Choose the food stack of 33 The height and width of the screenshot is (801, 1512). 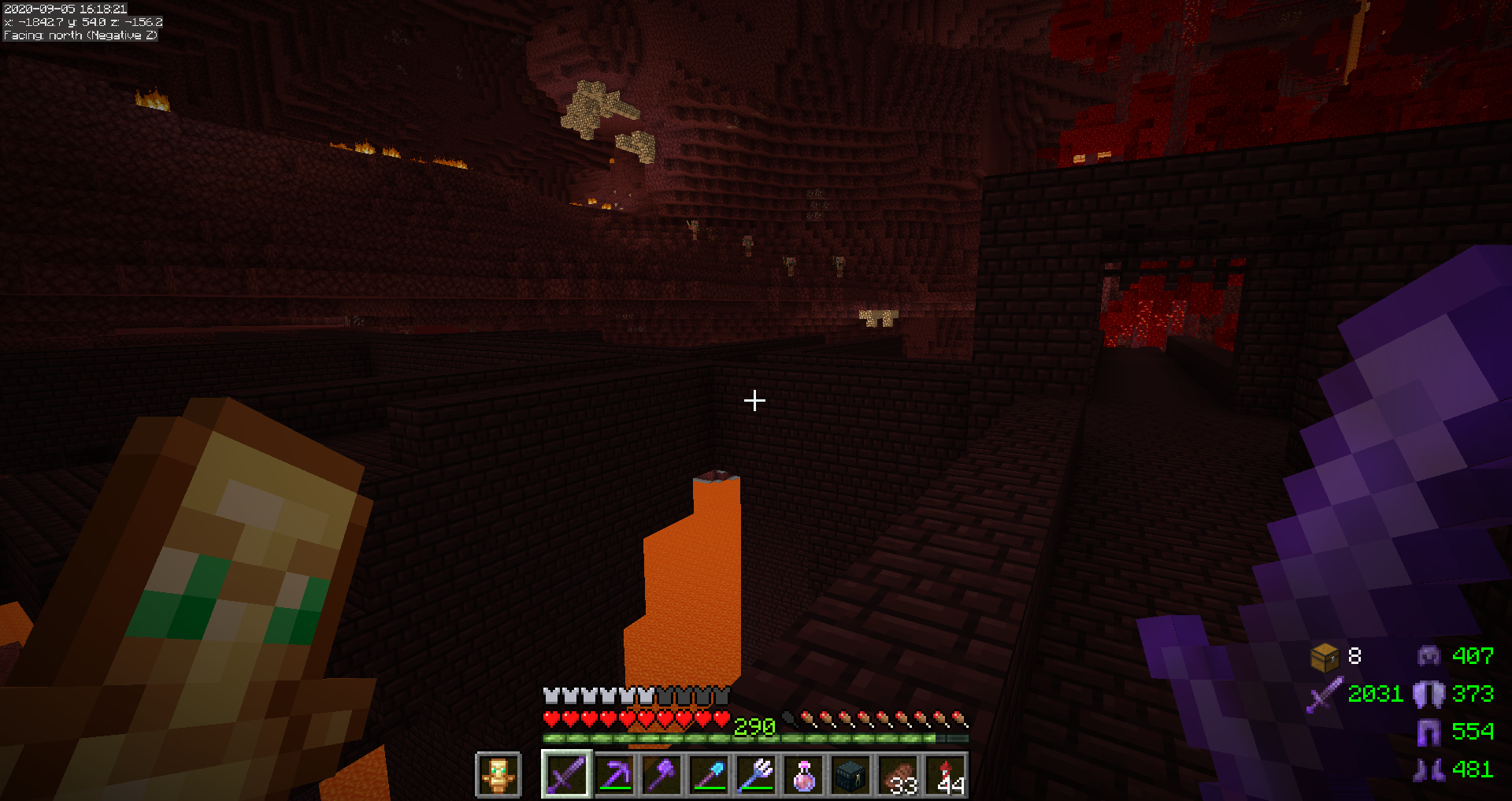pyautogui.click(x=898, y=775)
